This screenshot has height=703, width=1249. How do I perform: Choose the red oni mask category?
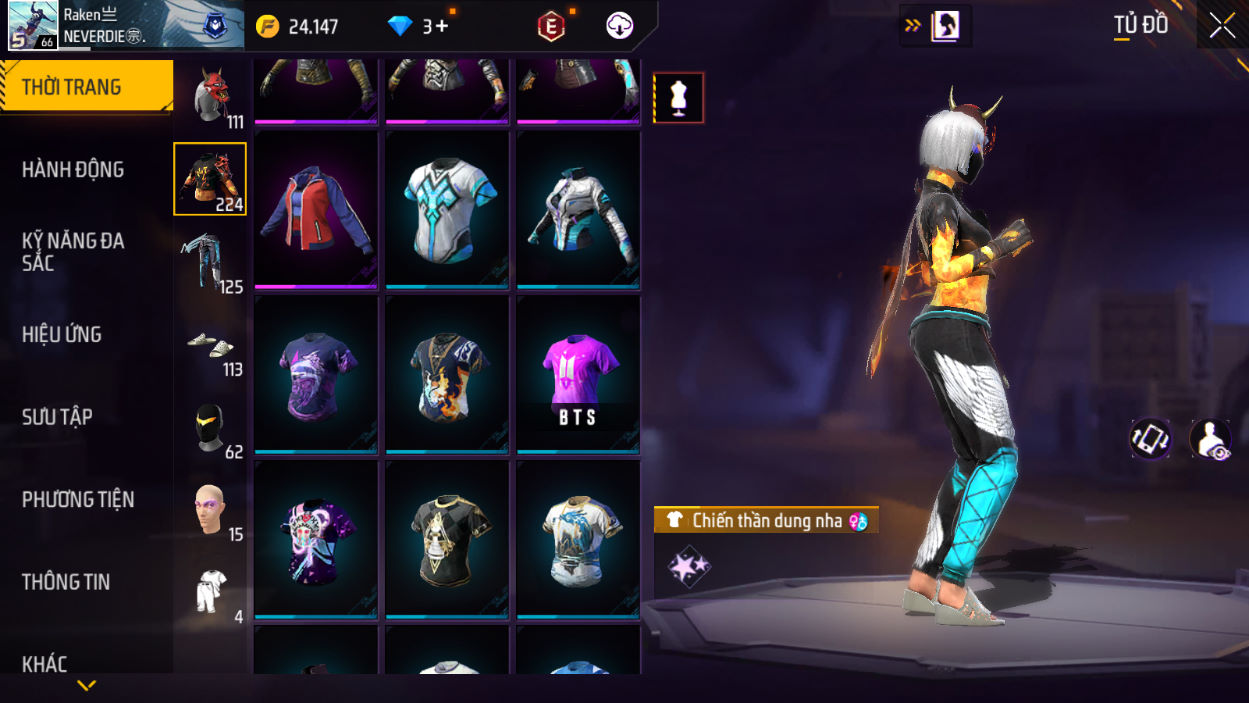tap(210, 96)
